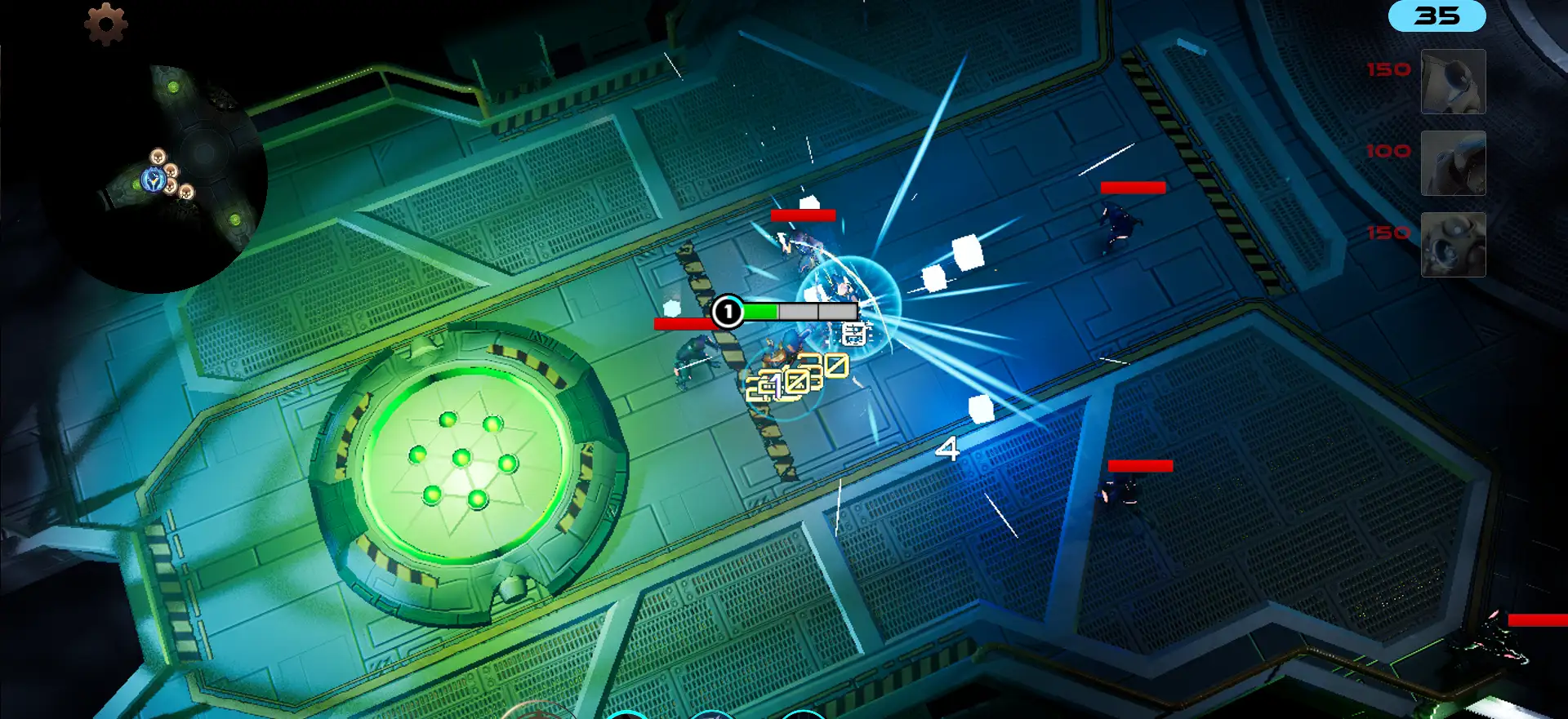Buy the 100-cost shop item

pyautogui.click(x=1453, y=163)
